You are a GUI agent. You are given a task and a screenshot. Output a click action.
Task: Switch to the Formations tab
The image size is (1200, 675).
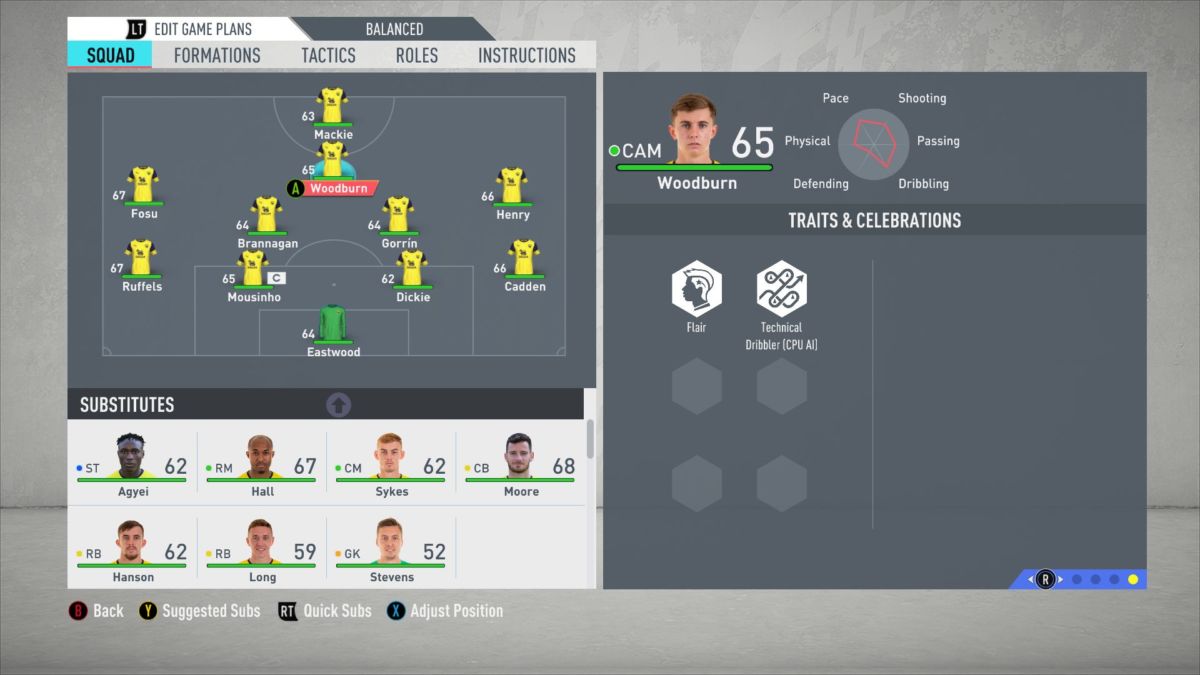click(x=217, y=55)
